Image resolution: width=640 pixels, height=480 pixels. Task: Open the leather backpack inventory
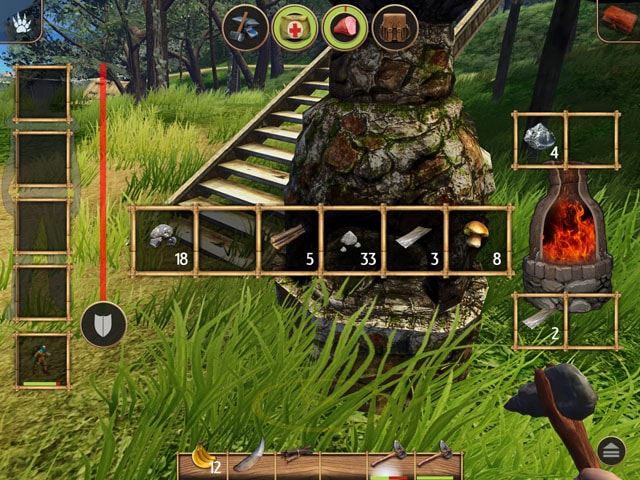coord(395,27)
